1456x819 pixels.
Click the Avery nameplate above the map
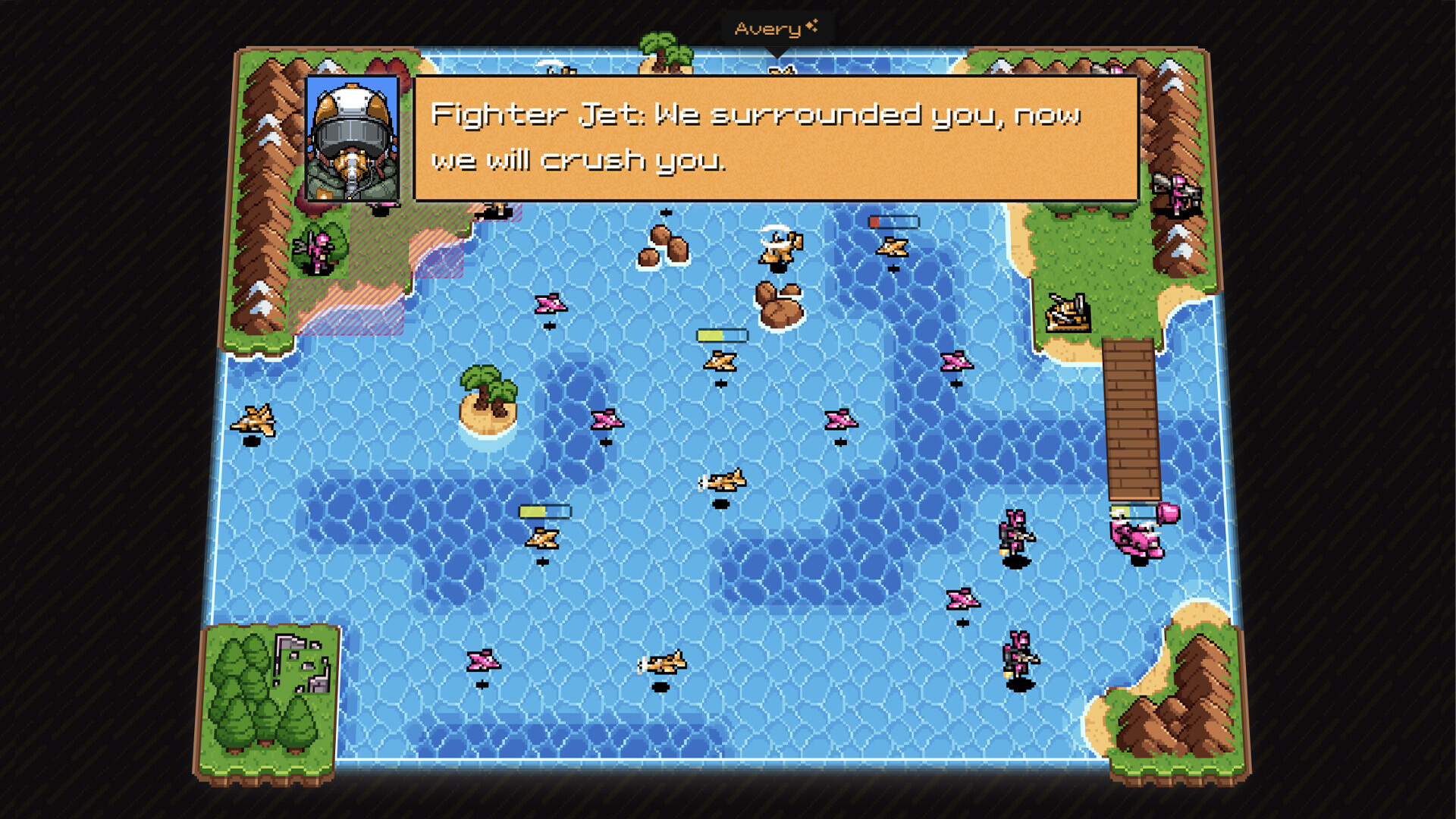[766, 28]
